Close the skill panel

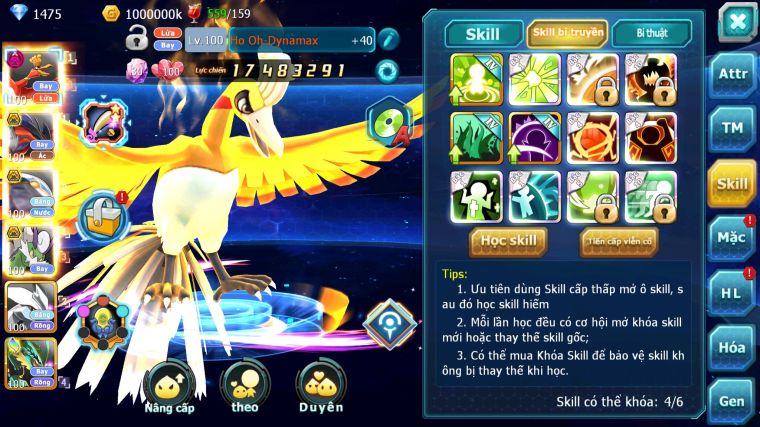point(736,21)
